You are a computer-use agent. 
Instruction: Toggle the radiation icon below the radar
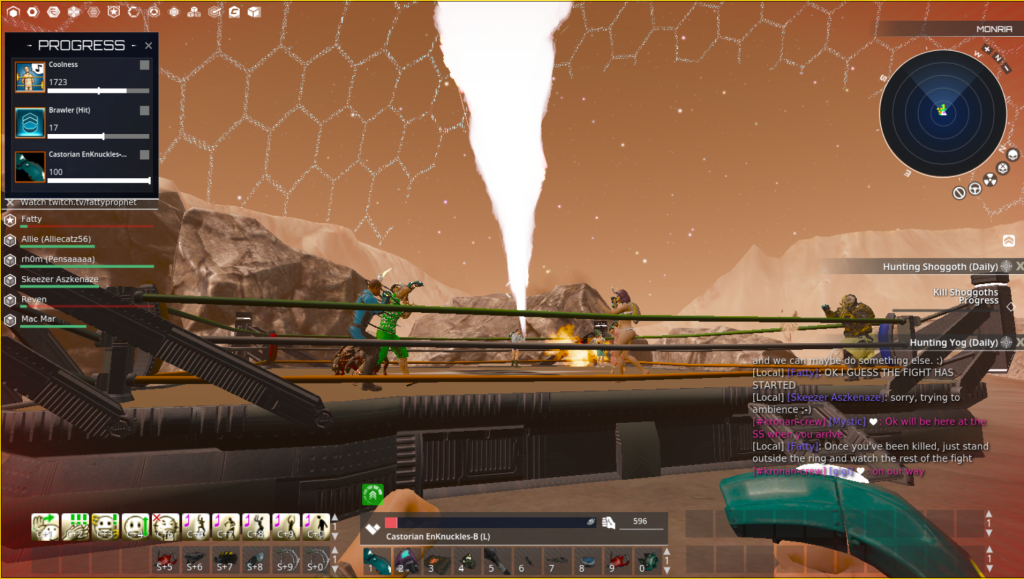990,180
